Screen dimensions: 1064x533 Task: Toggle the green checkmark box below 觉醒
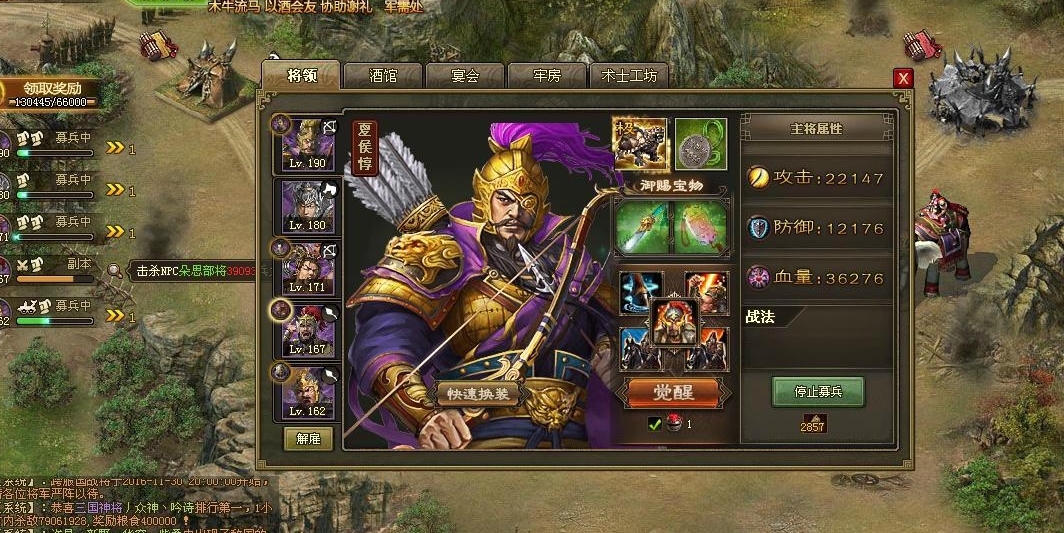(655, 424)
